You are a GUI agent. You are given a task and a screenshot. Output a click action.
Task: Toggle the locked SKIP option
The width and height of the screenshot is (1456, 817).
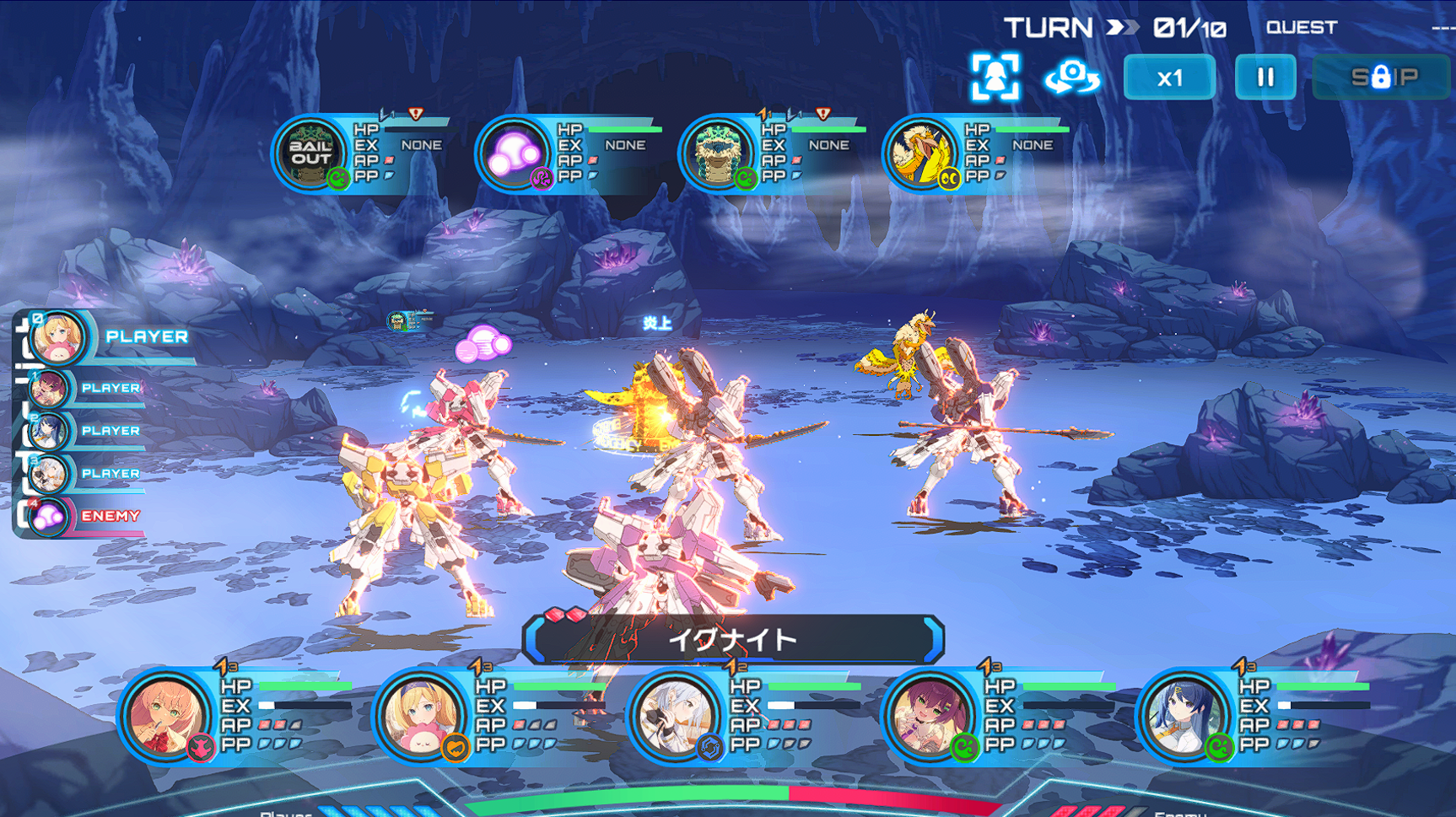pyautogui.click(x=1382, y=77)
